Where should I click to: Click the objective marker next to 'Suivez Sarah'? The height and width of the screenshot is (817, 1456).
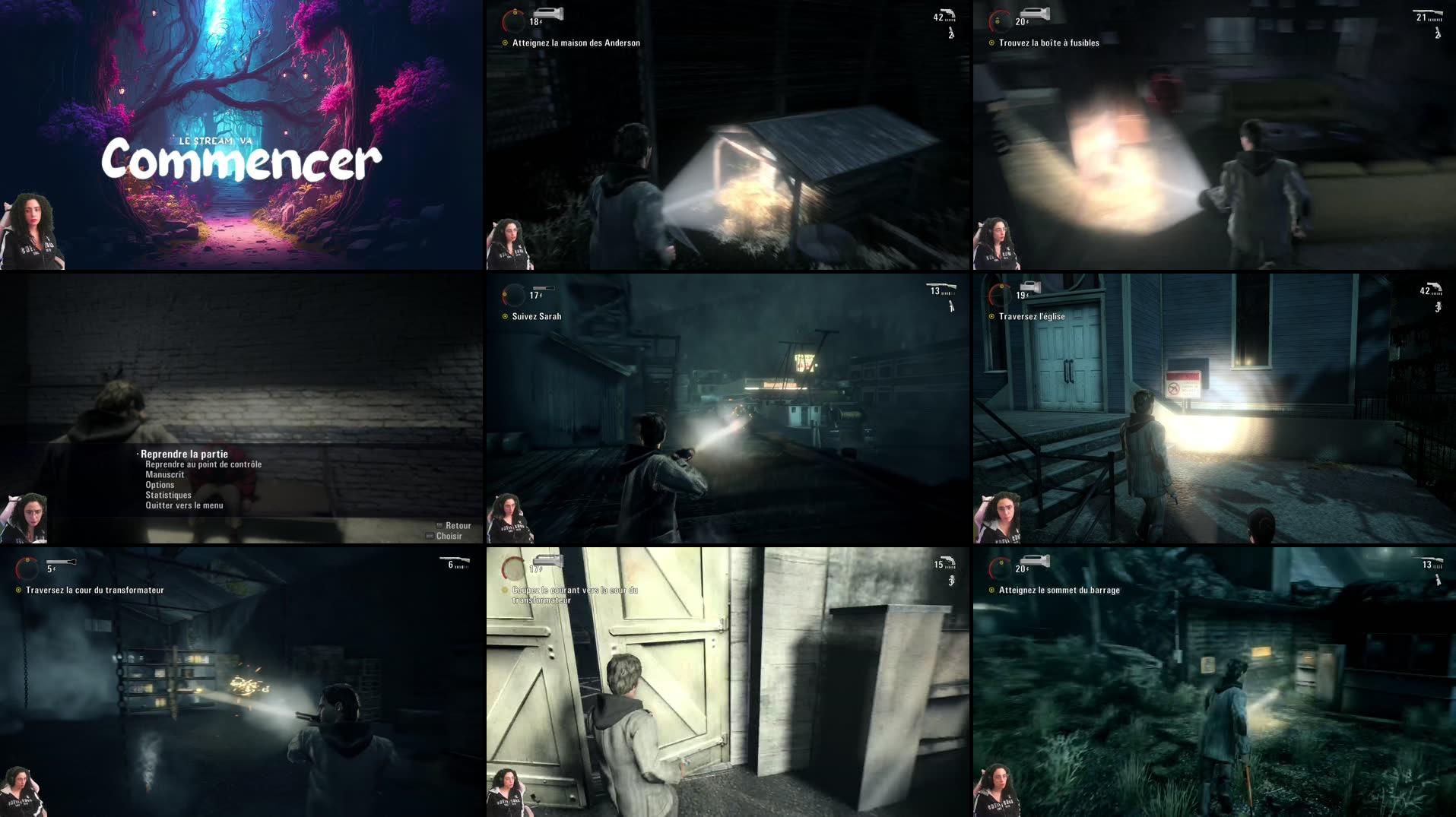pos(506,316)
